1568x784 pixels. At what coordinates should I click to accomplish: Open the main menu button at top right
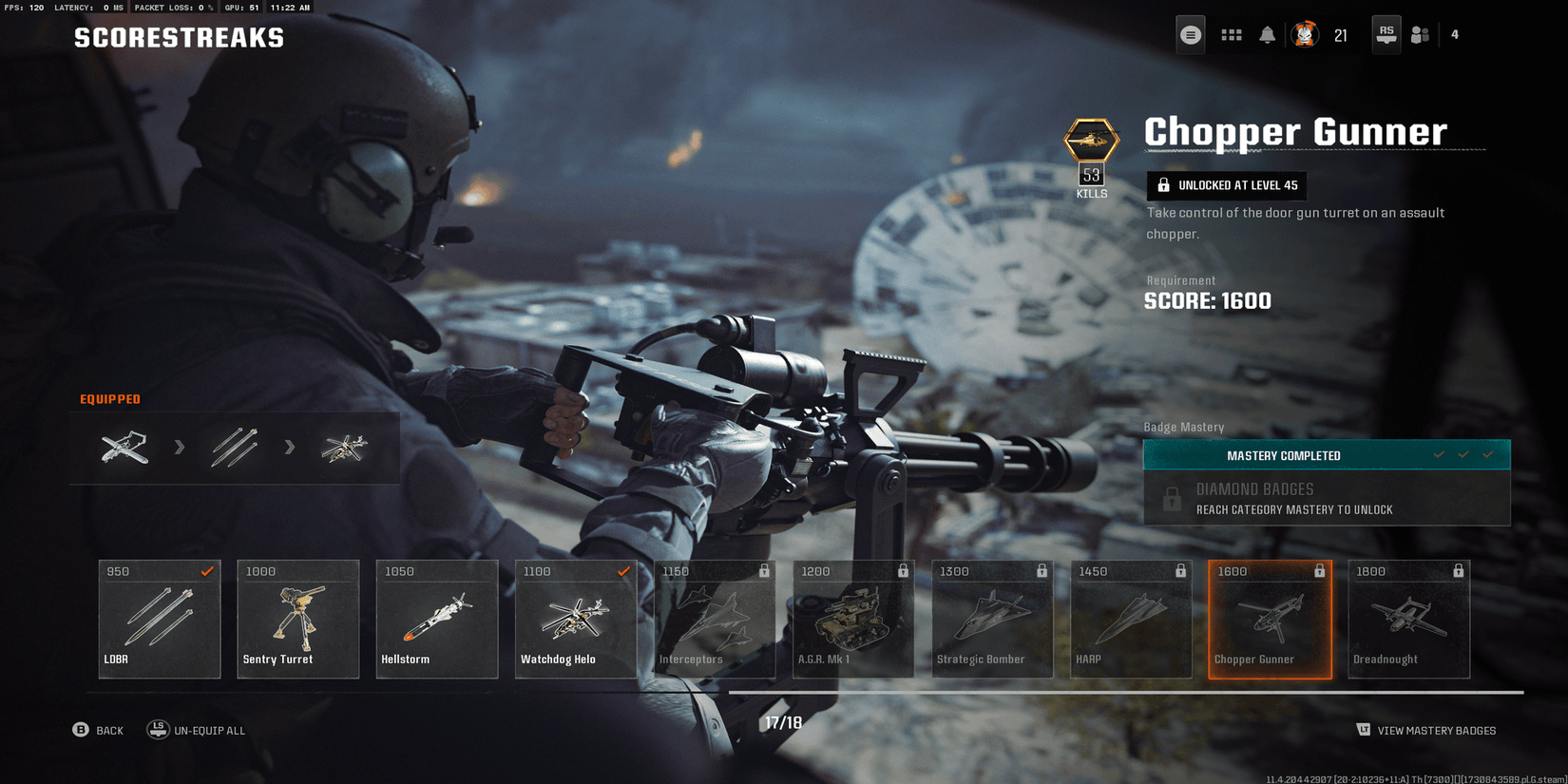coord(1190,34)
